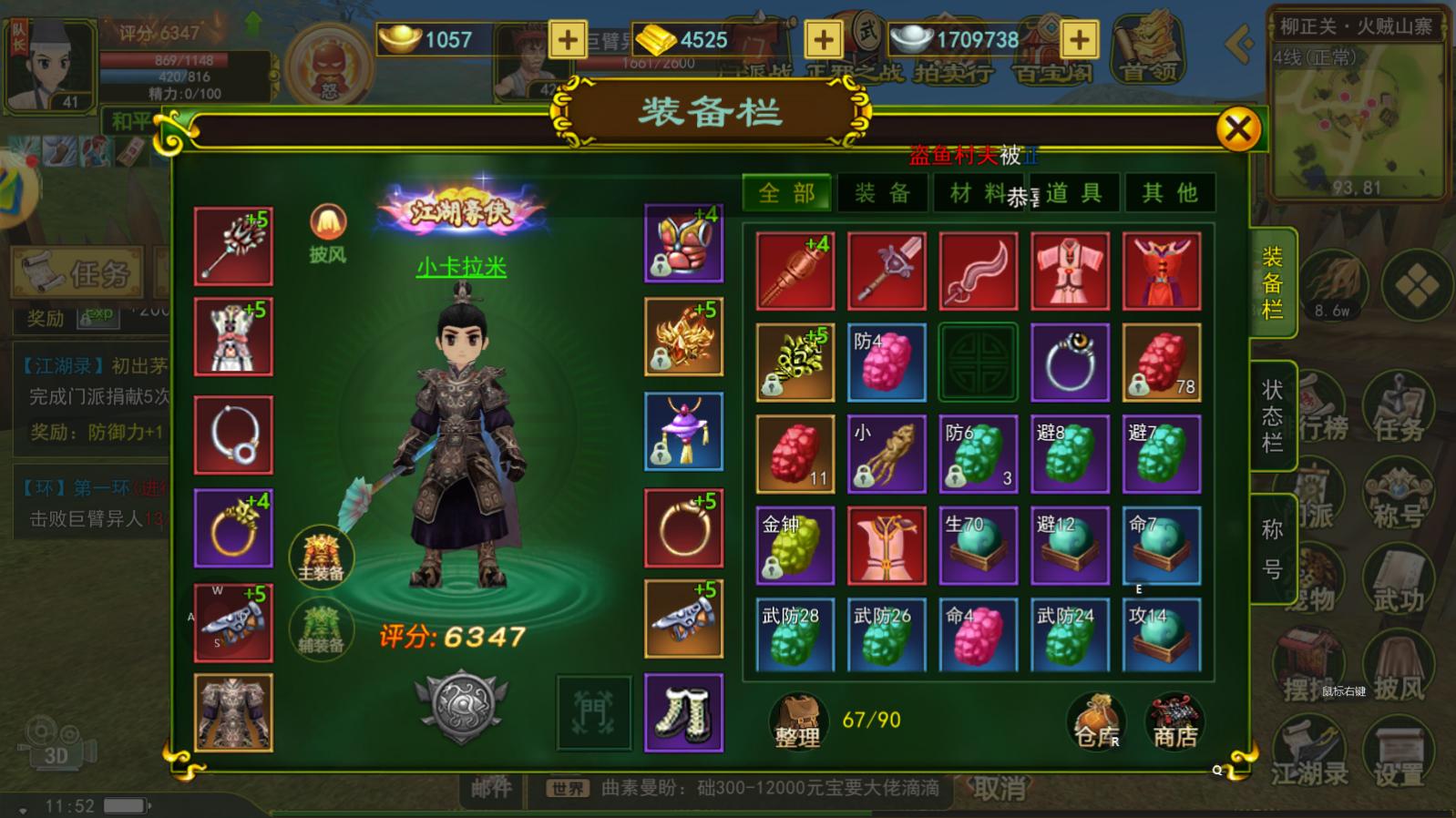The width and height of the screenshot is (1456, 818).
Task: Pick the red gem stack of 78
Action: 1161,363
